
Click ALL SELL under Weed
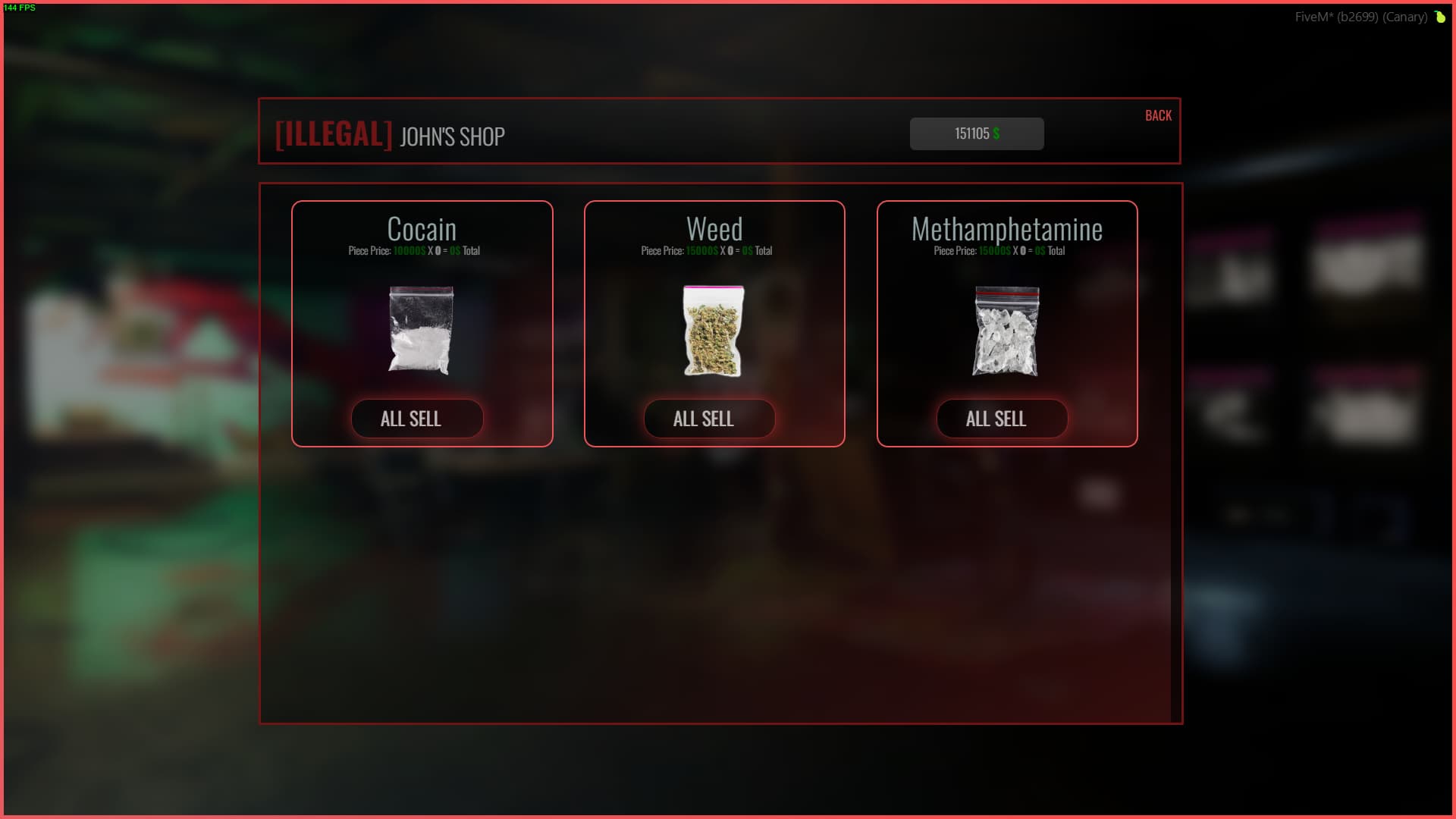[710, 419]
